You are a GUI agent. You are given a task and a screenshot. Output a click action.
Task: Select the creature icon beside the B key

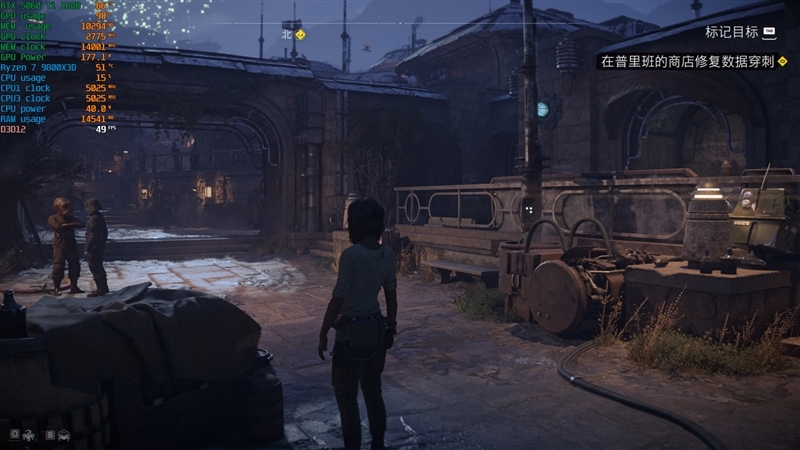(x=64, y=435)
